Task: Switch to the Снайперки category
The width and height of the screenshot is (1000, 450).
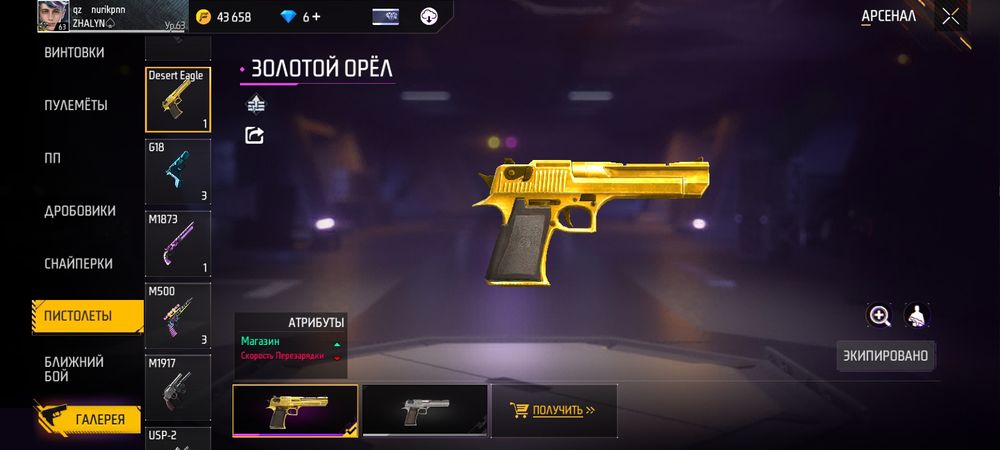Action: pos(78,264)
